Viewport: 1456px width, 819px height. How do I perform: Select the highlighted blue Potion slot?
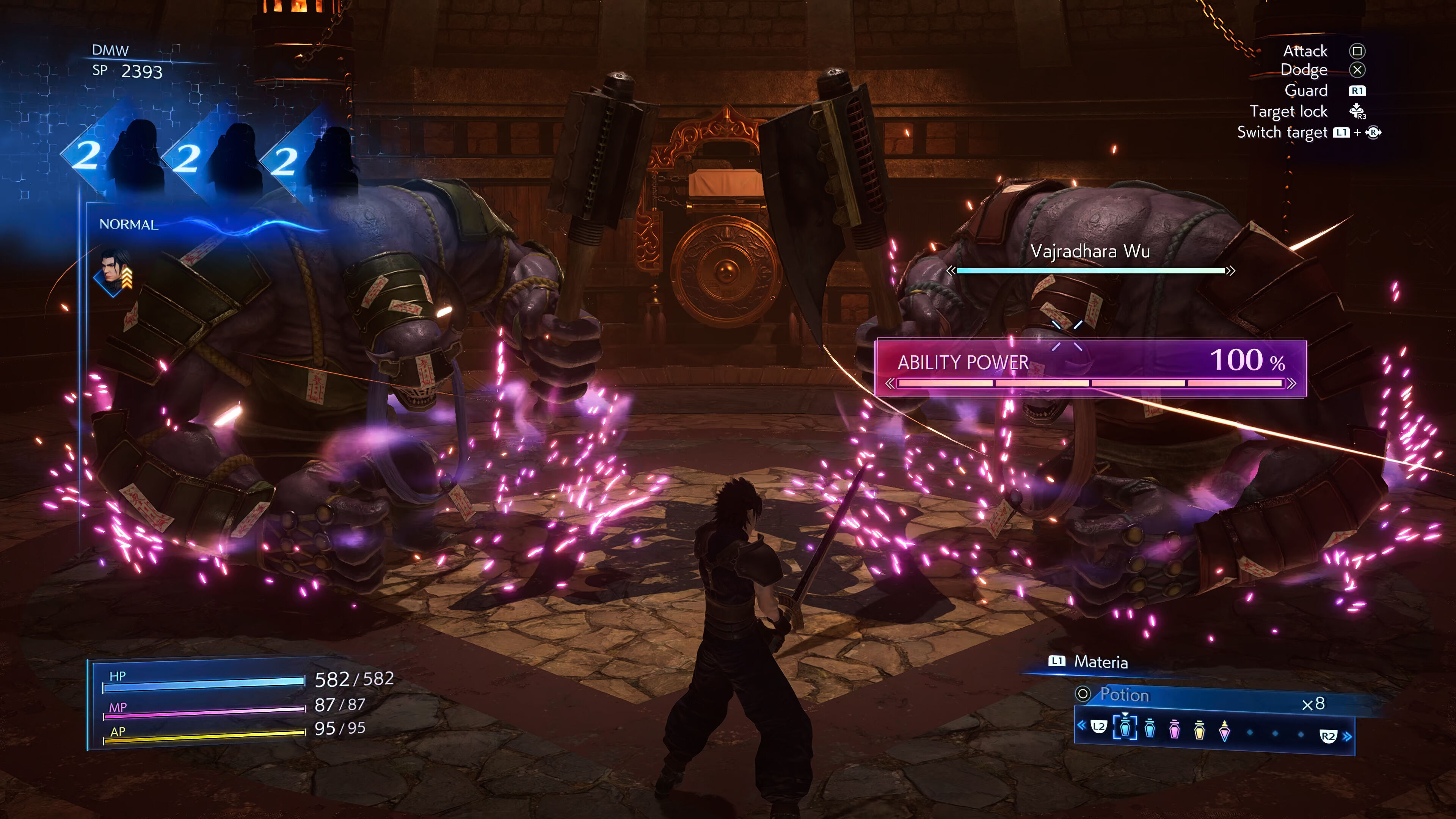[1125, 728]
